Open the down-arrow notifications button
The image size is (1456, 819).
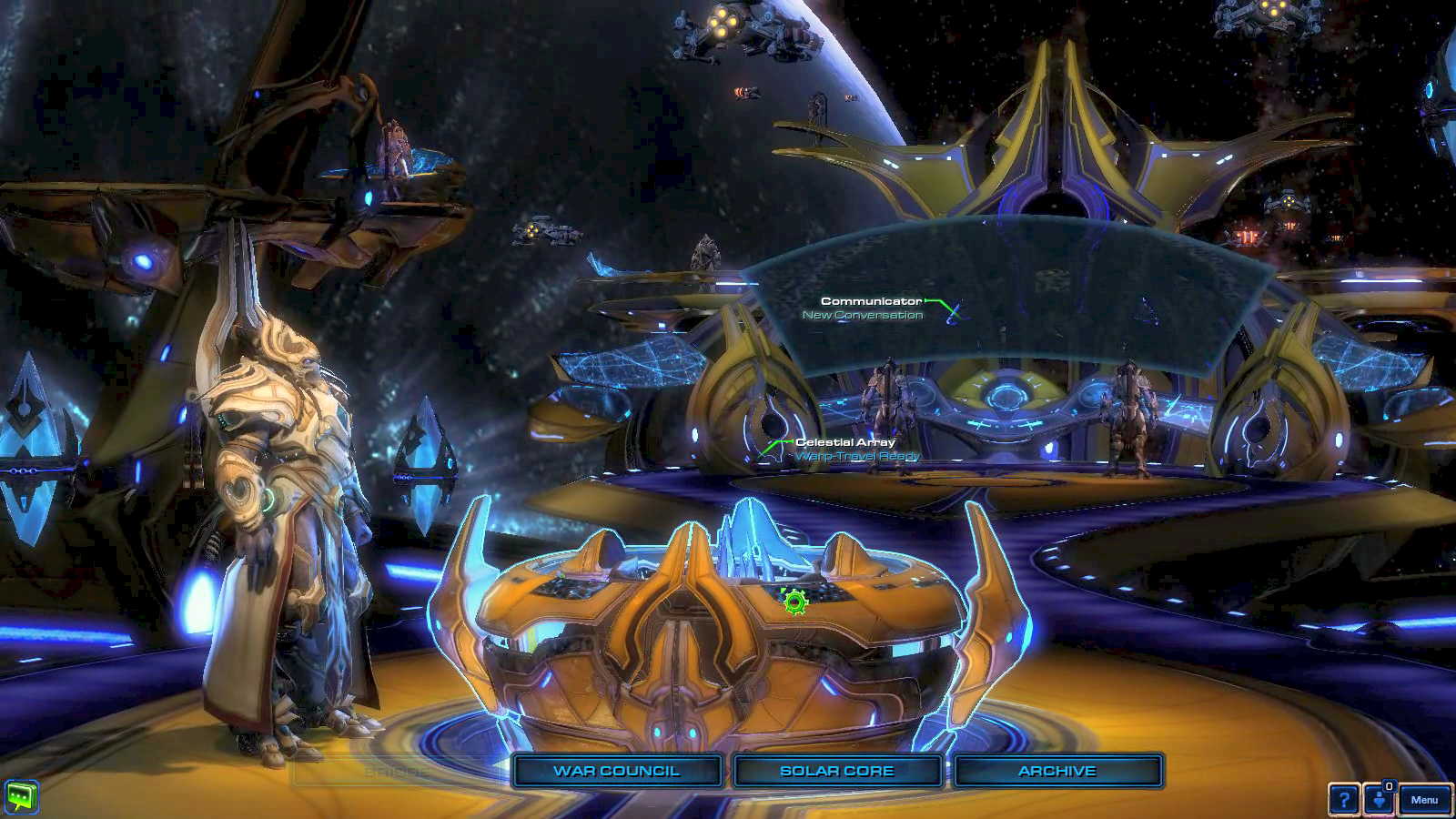point(1380,800)
